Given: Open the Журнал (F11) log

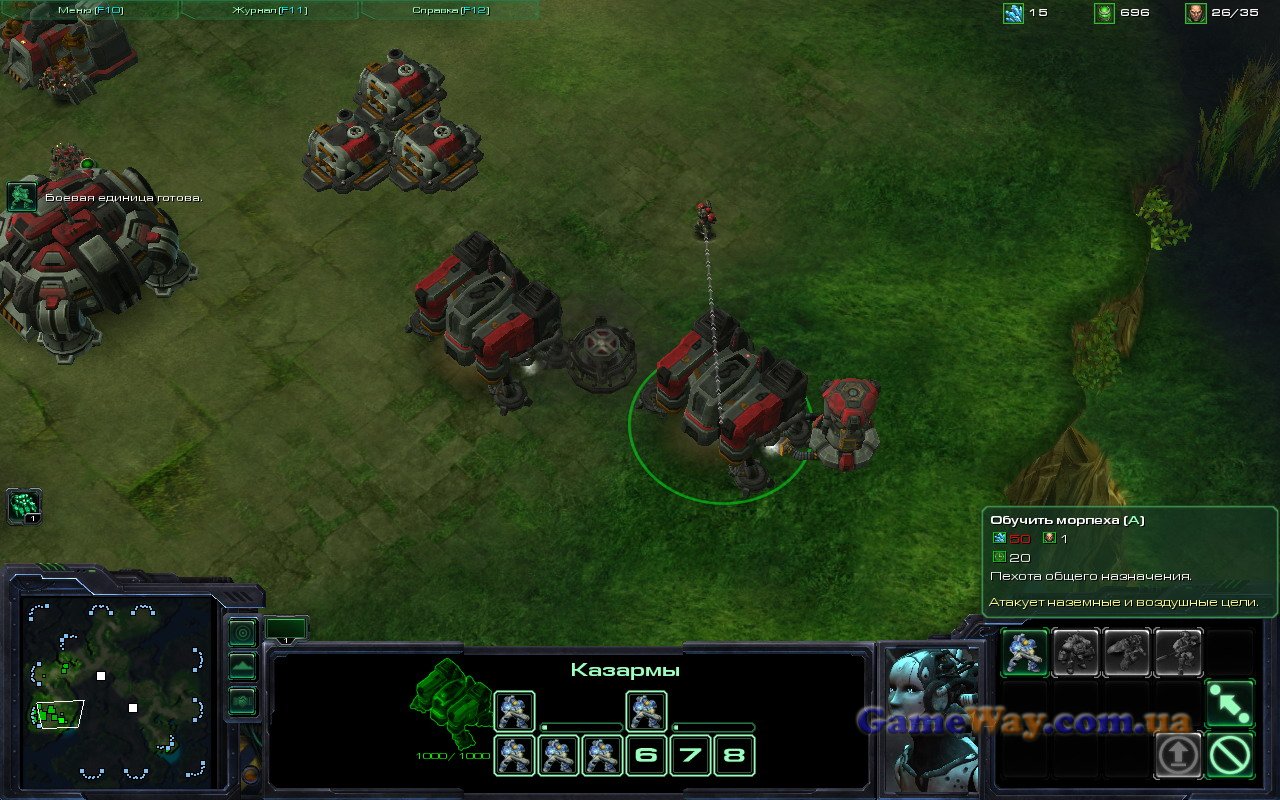Looking at the screenshot, I should tap(269, 10).
